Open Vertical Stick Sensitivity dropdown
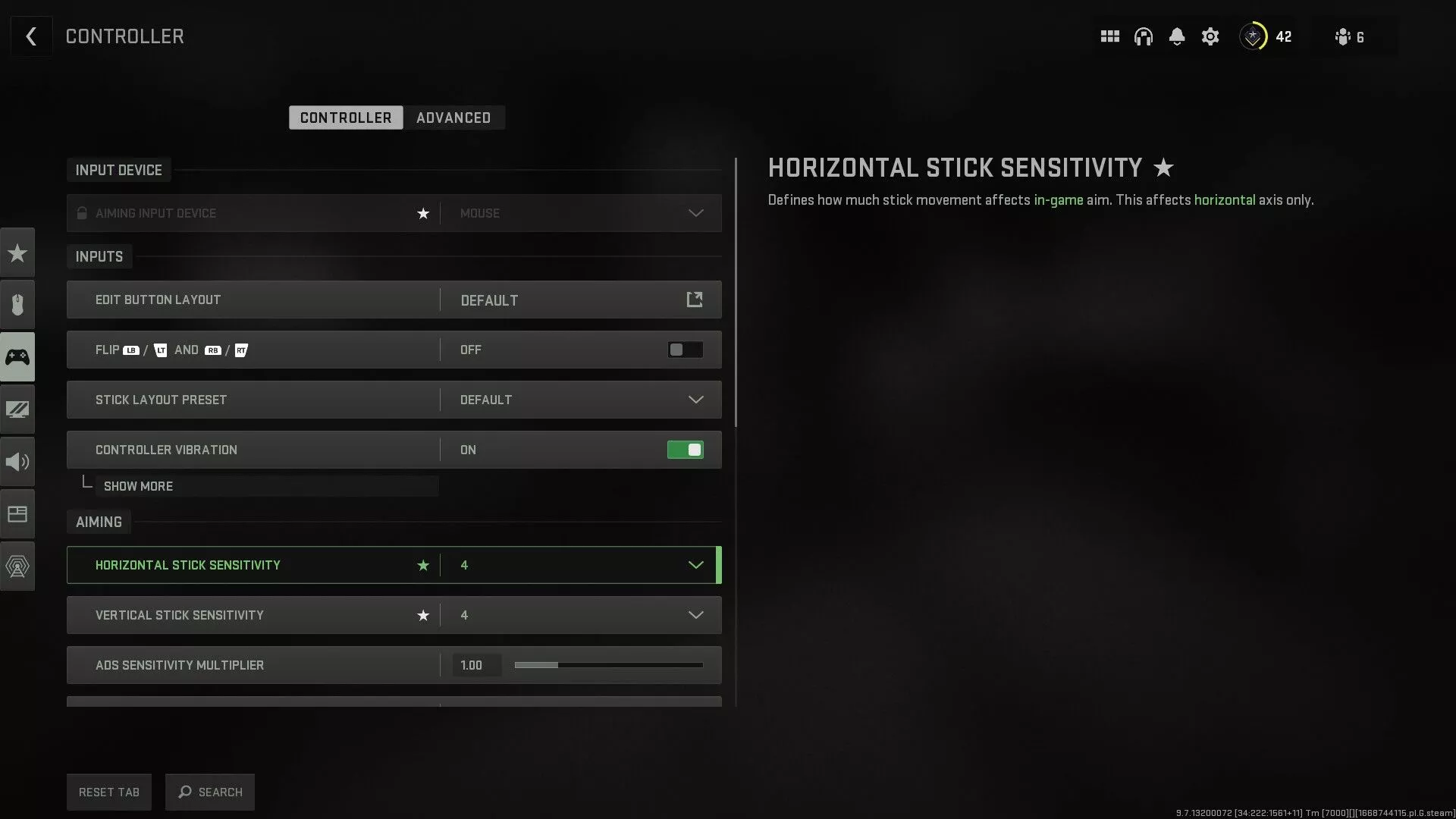The image size is (1456, 819). 695,615
